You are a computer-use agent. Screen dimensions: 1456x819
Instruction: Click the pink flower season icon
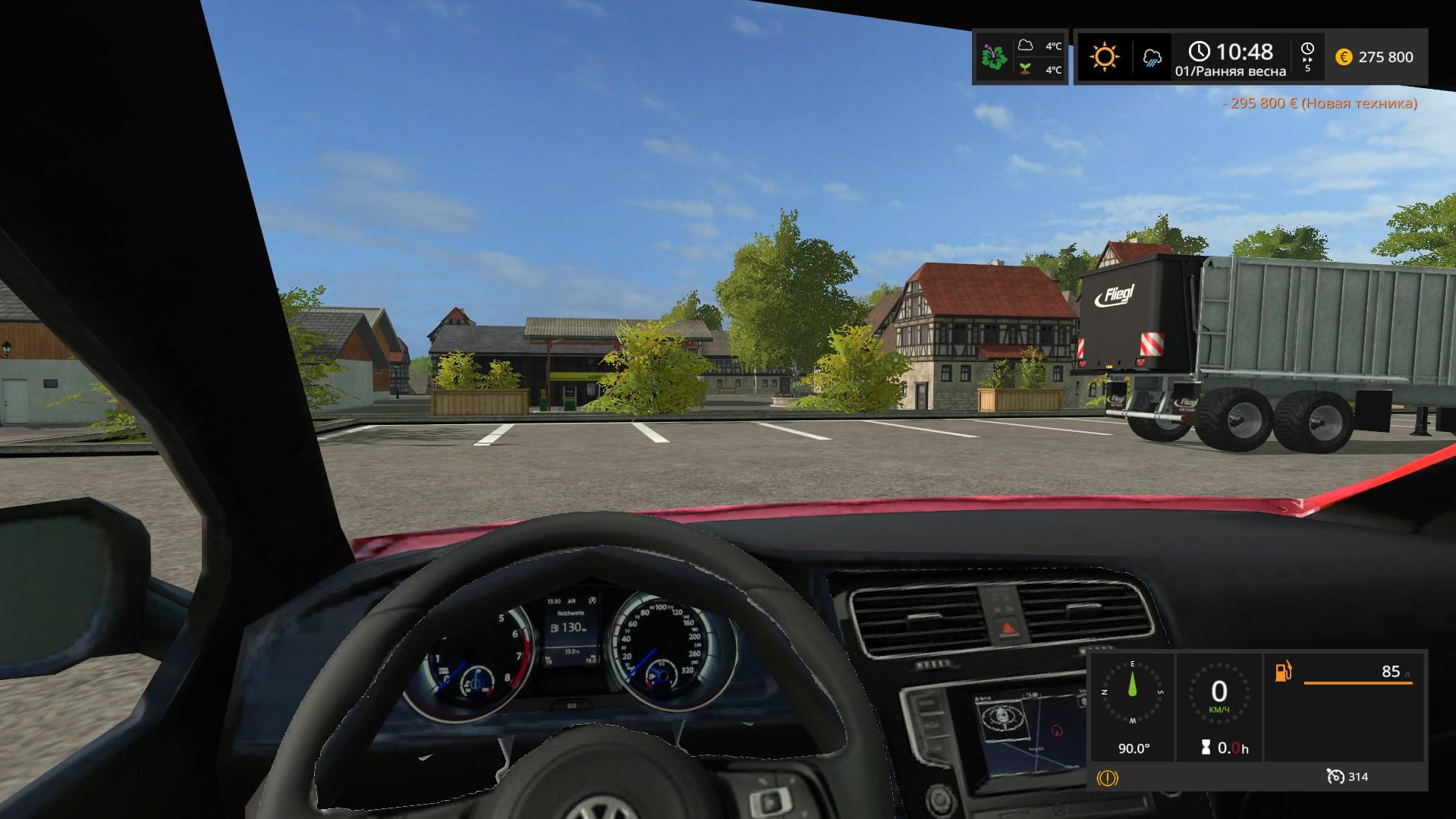(x=994, y=57)
